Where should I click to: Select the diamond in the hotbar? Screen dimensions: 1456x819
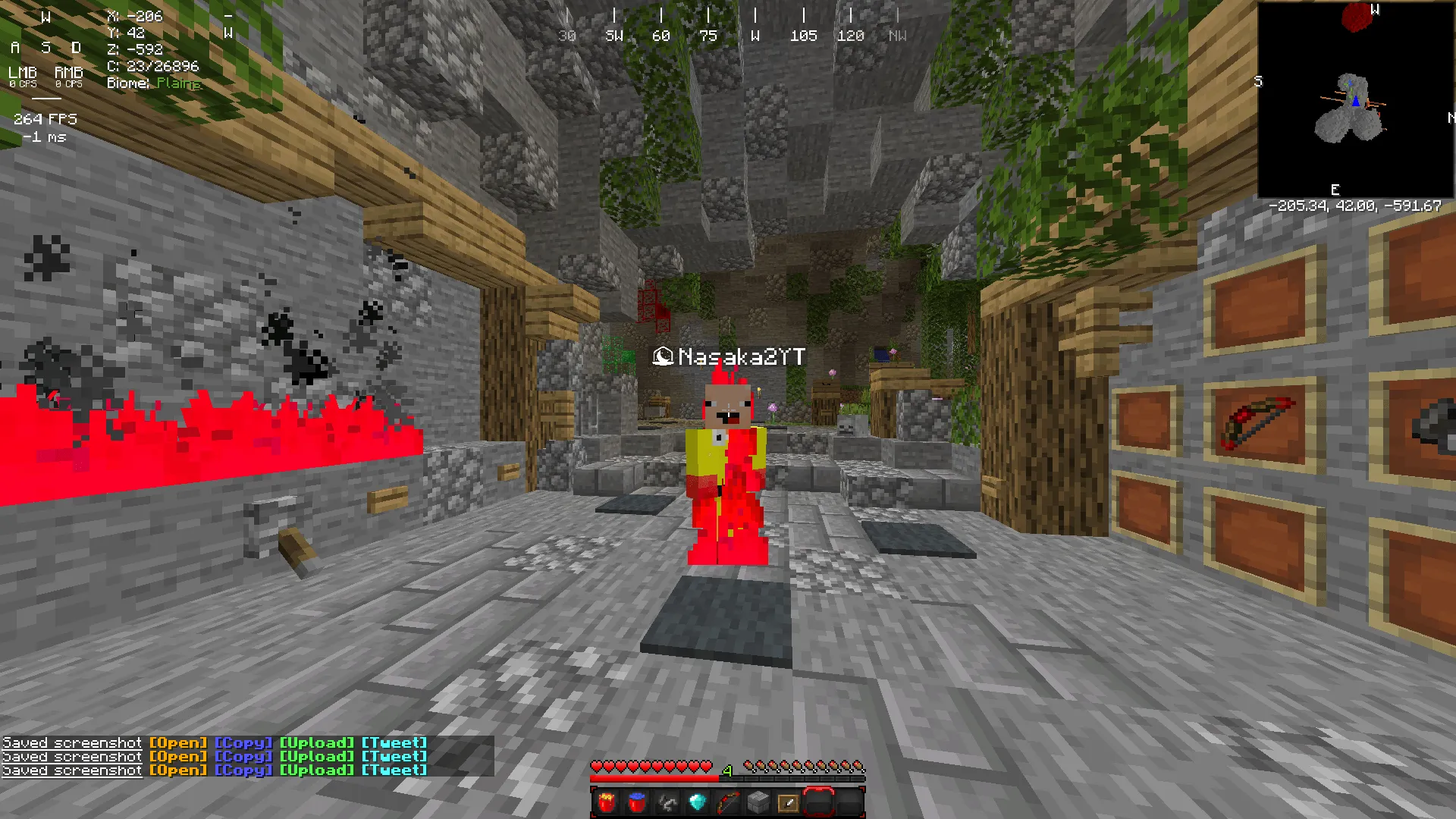pos(697,802)
